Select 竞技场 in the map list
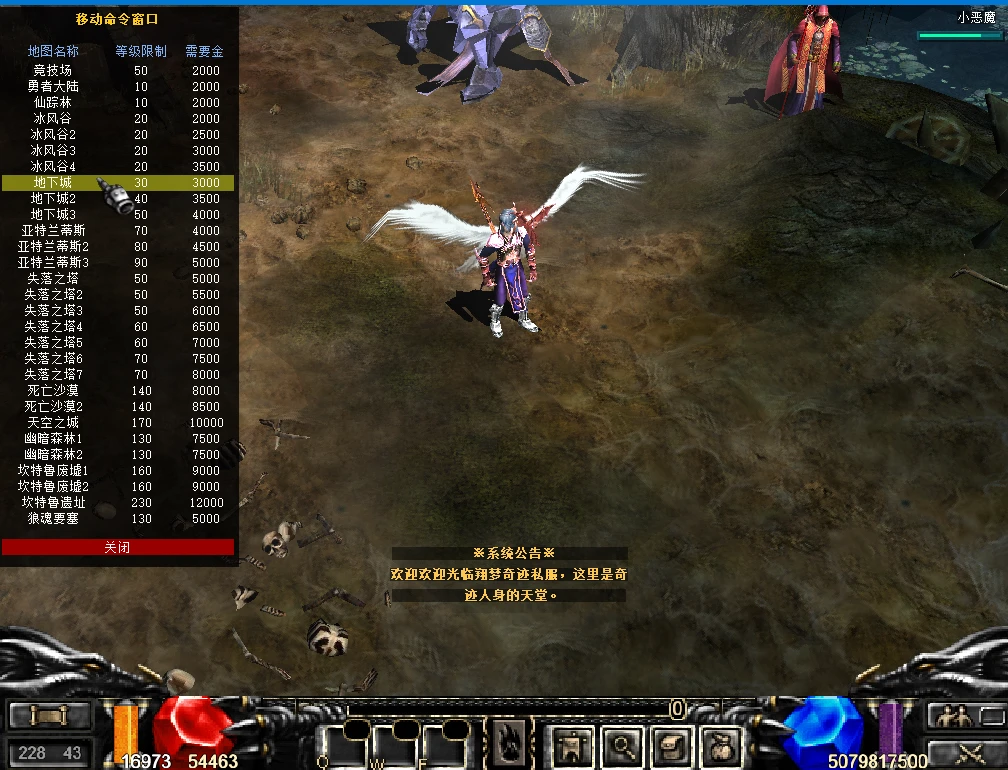This screenshot has width=1008, height=770. [x=53, y=71]
